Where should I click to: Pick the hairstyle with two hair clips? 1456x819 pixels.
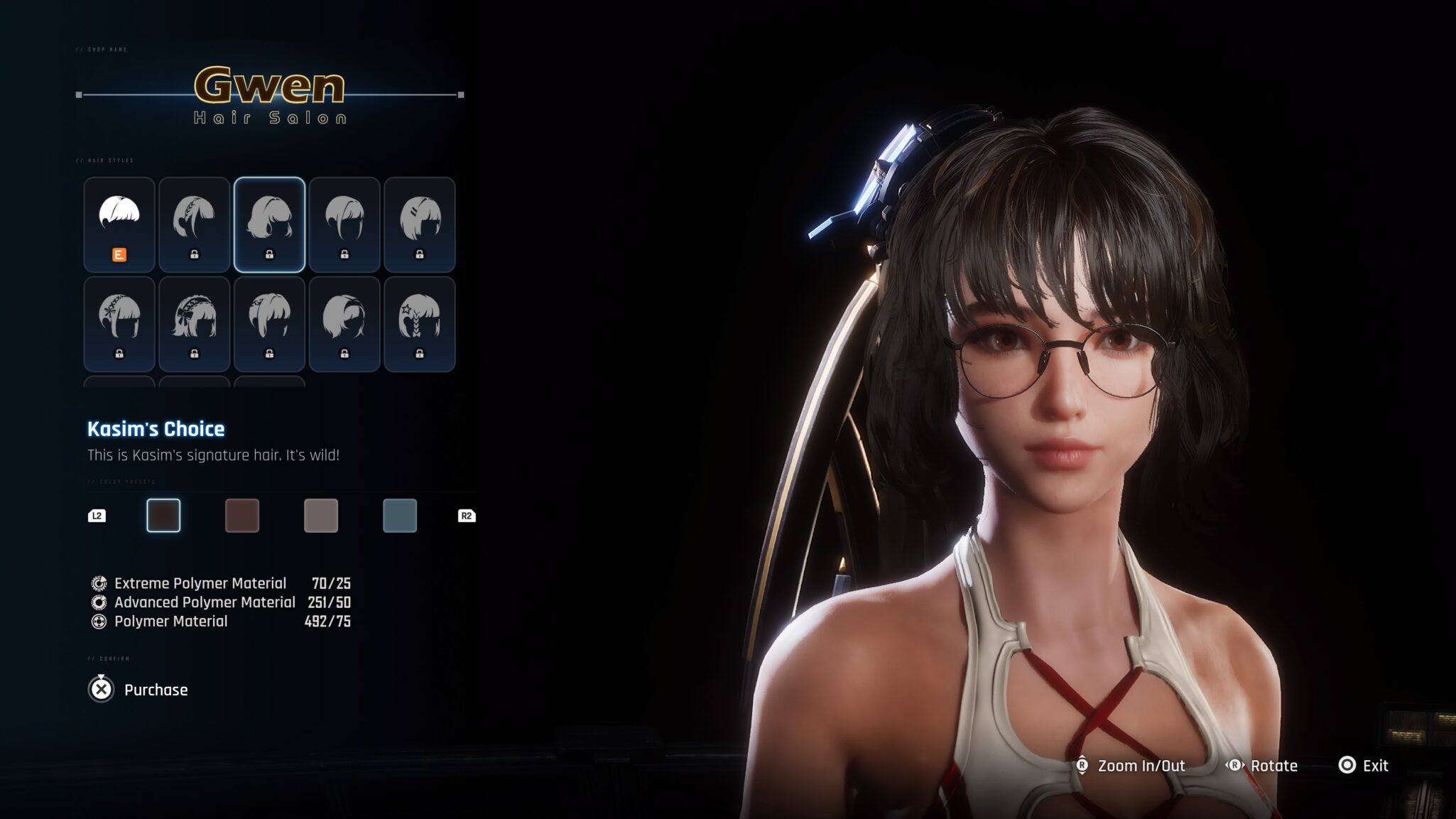[x=419, y=224]
